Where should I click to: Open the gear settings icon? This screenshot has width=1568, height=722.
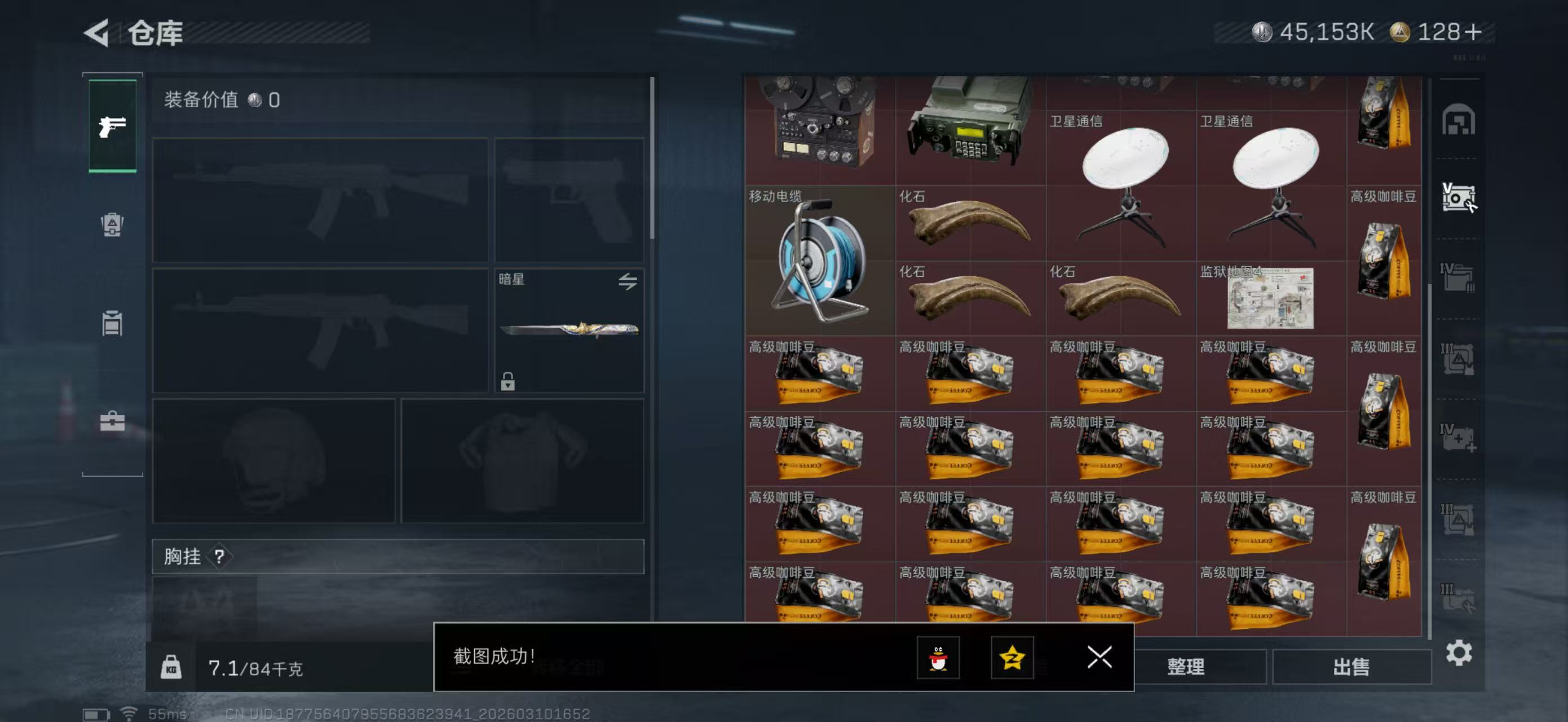(1459, 653)
